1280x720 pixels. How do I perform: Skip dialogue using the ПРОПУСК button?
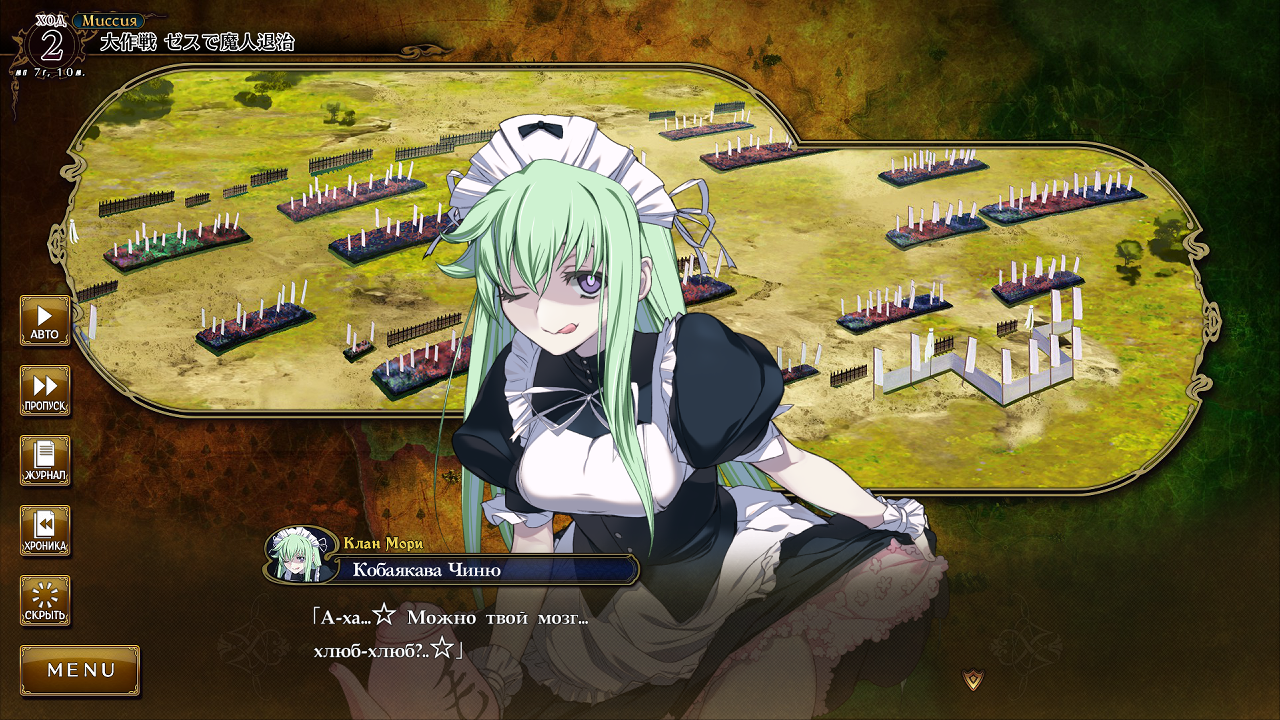coord(45,390)
